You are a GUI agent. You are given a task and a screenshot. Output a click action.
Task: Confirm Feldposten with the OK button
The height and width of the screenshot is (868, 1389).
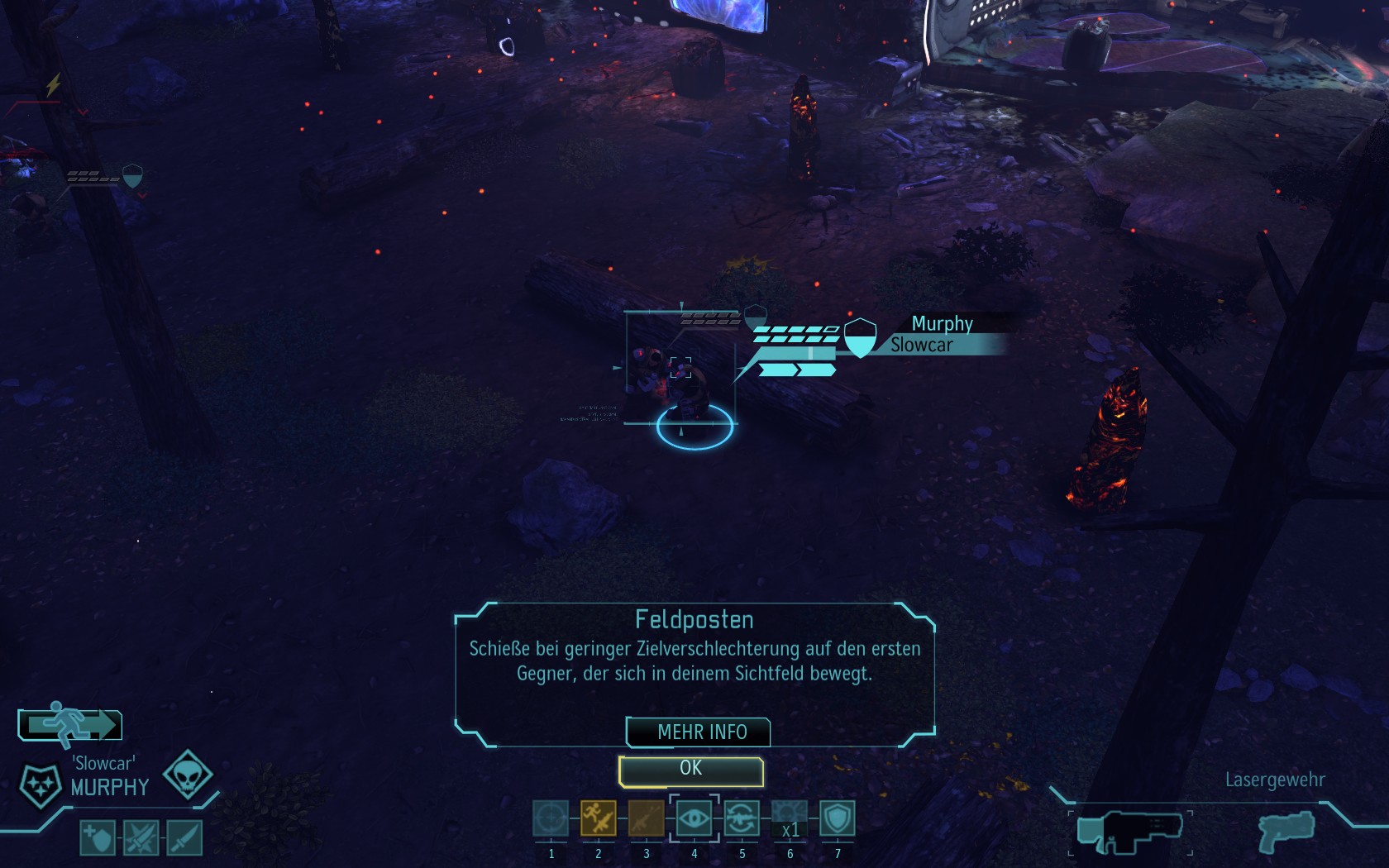click(690, 770)
